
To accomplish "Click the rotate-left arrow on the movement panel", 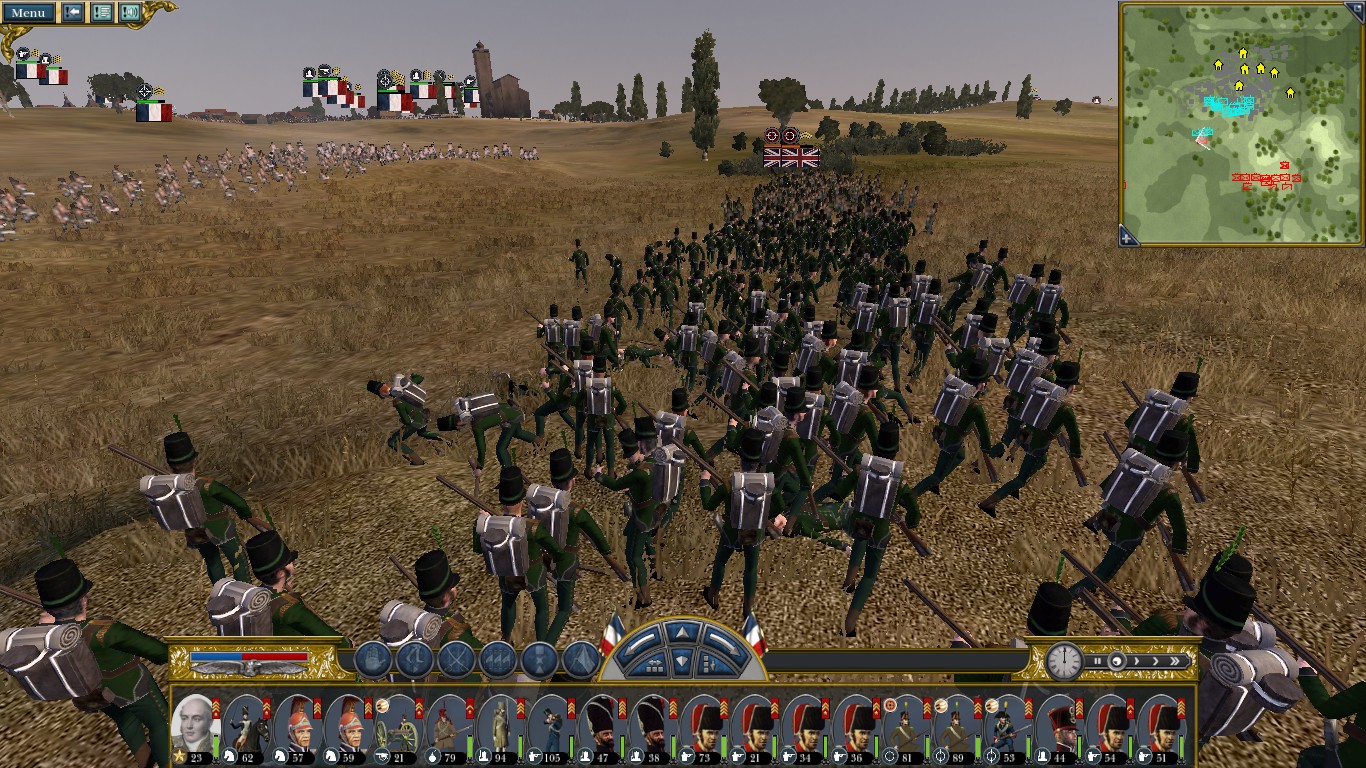I will (x=640, y=643).
